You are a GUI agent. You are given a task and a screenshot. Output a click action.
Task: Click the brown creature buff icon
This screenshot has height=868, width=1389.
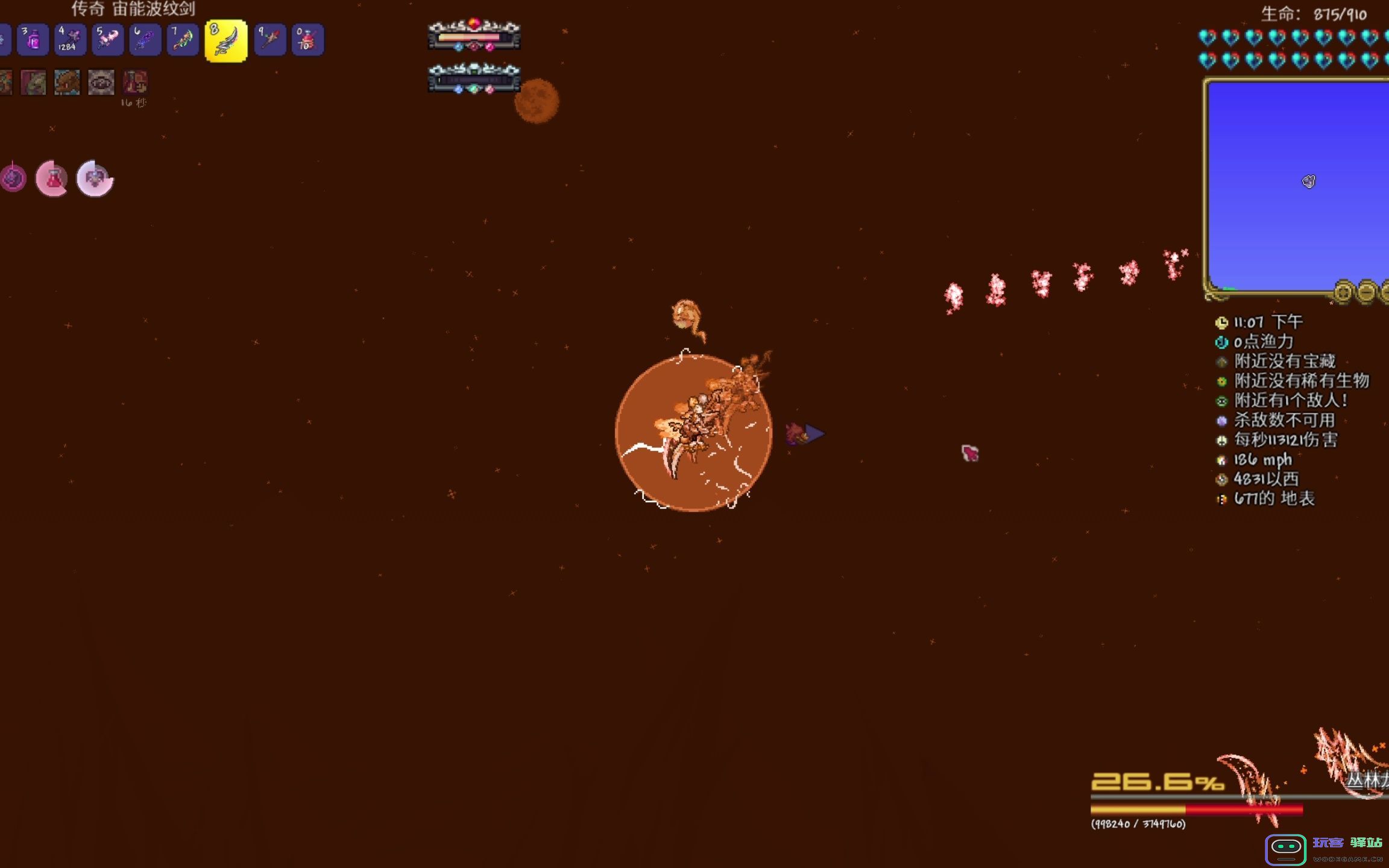pyautogui.click(x=67, y=83)
